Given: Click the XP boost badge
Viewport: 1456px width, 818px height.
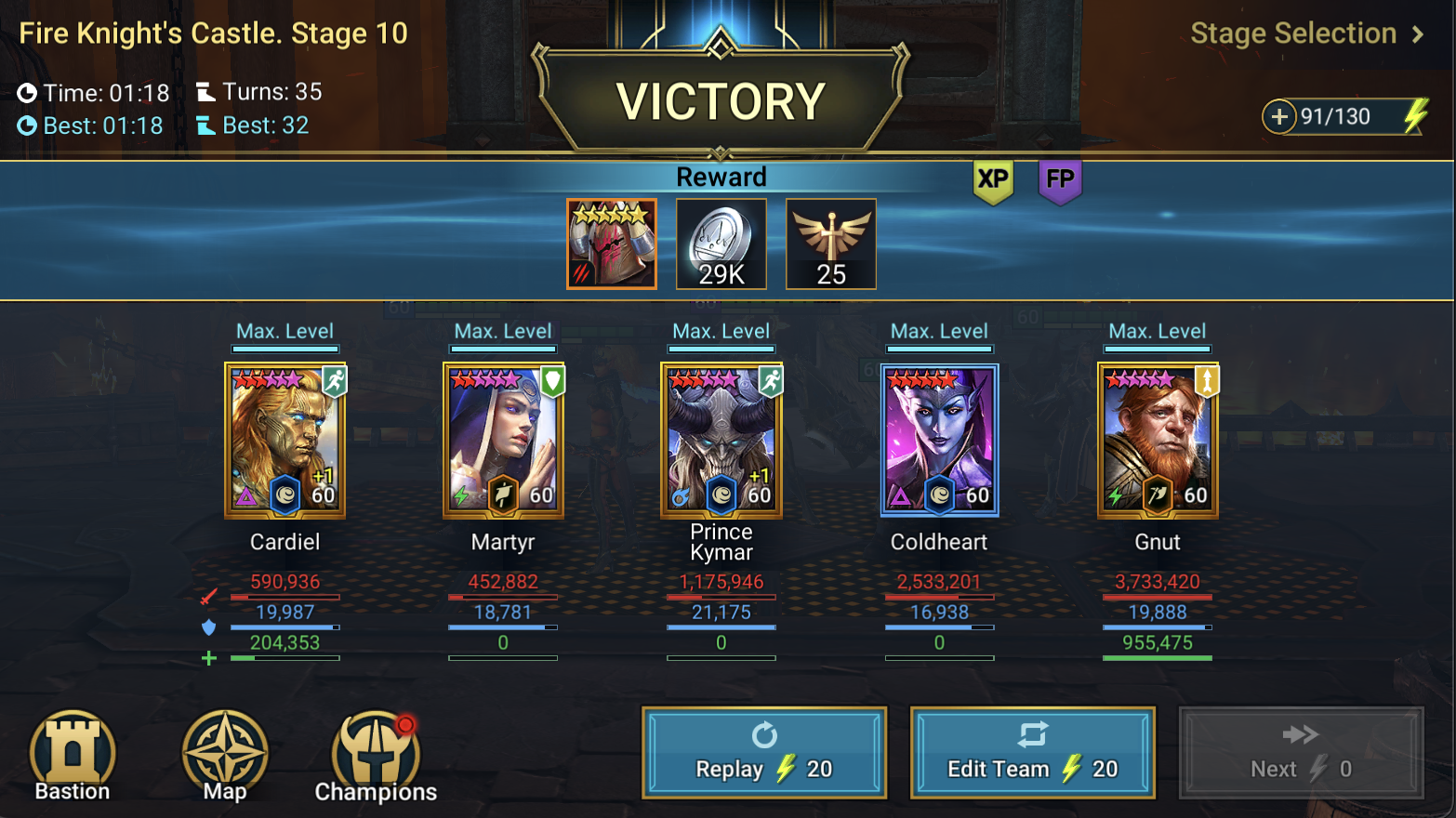Looking at the screenshot, I should coord(993,181).
